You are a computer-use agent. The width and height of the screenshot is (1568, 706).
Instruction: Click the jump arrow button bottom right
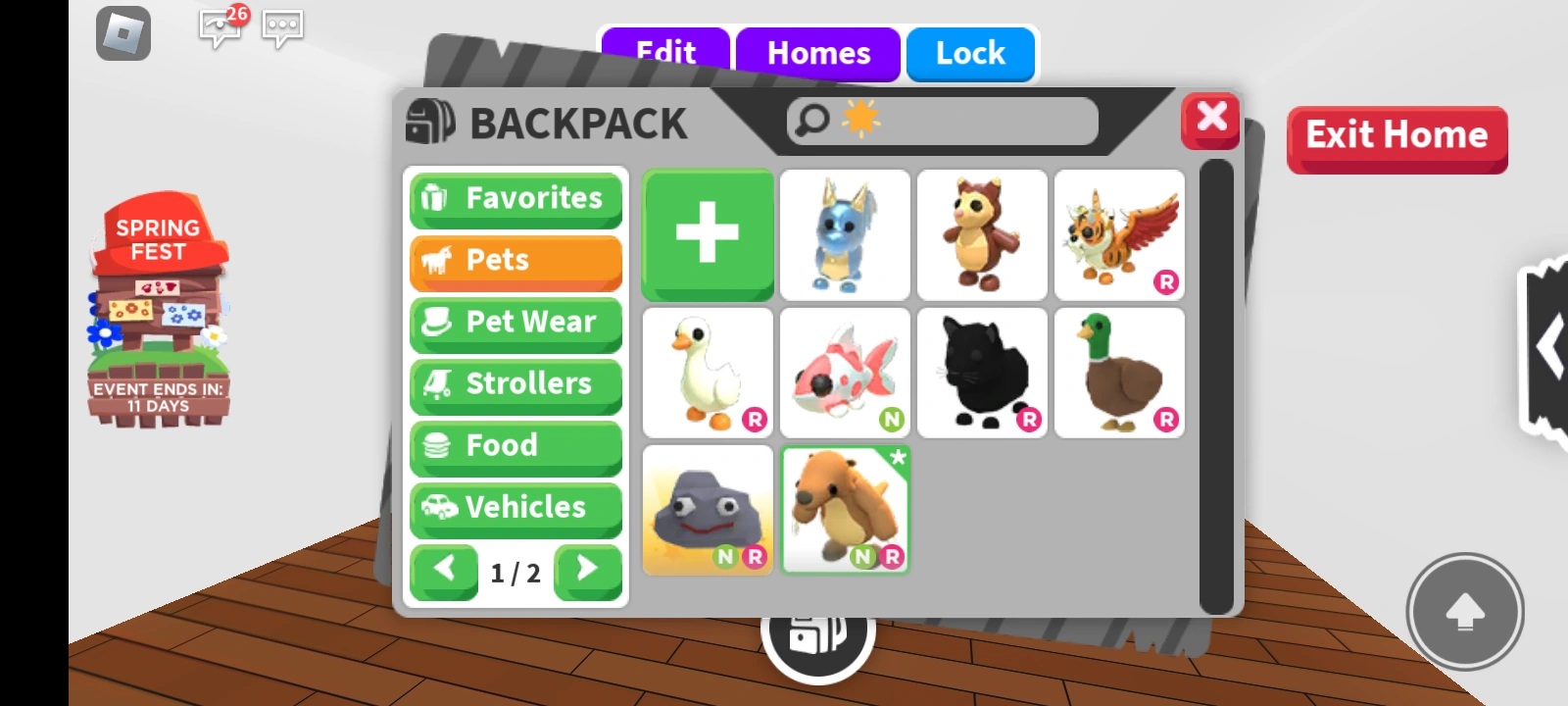(1464, 612)
